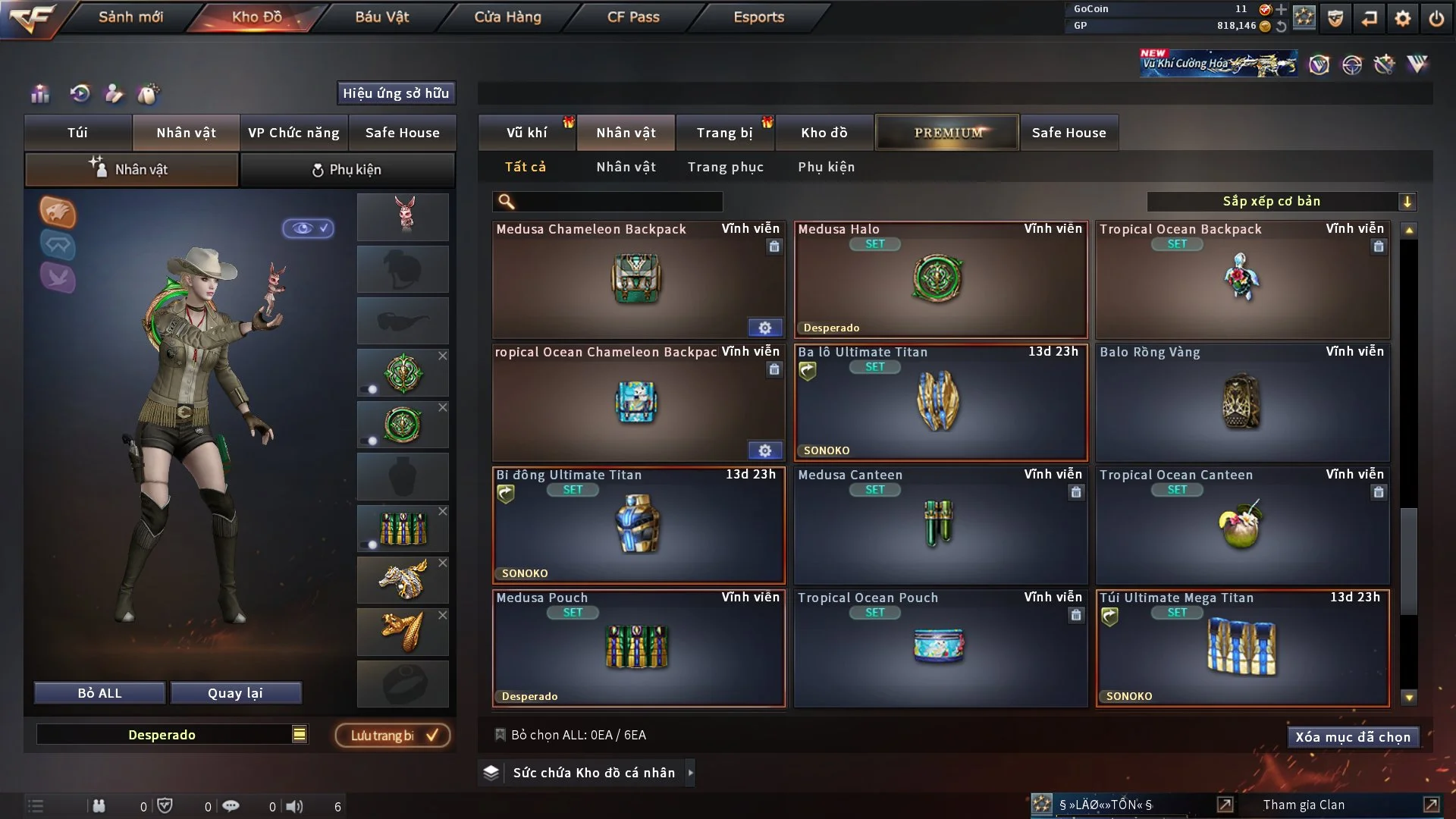Viewport: 1456px width, 819px height.
Task: Go to the Cửa Hàng shop
Action: pos(507,17)
